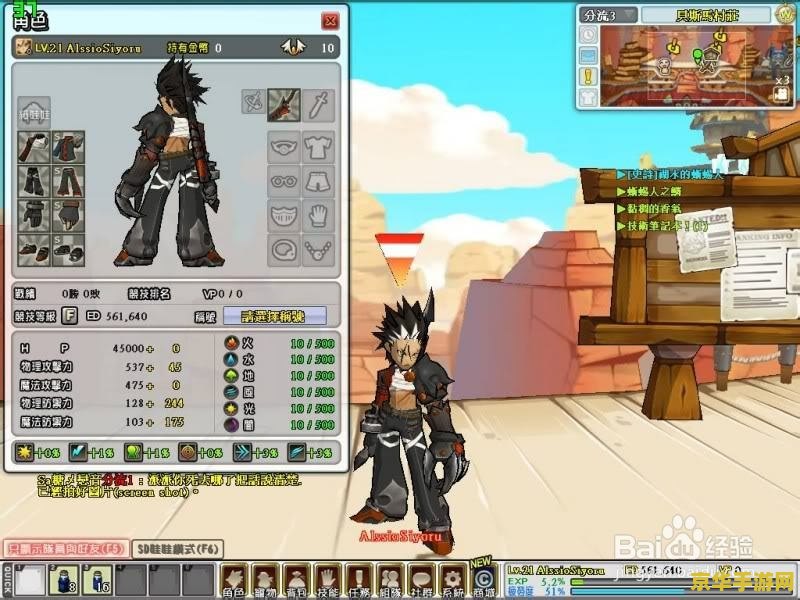Open the 系統 system menu button

click(452, 579)
